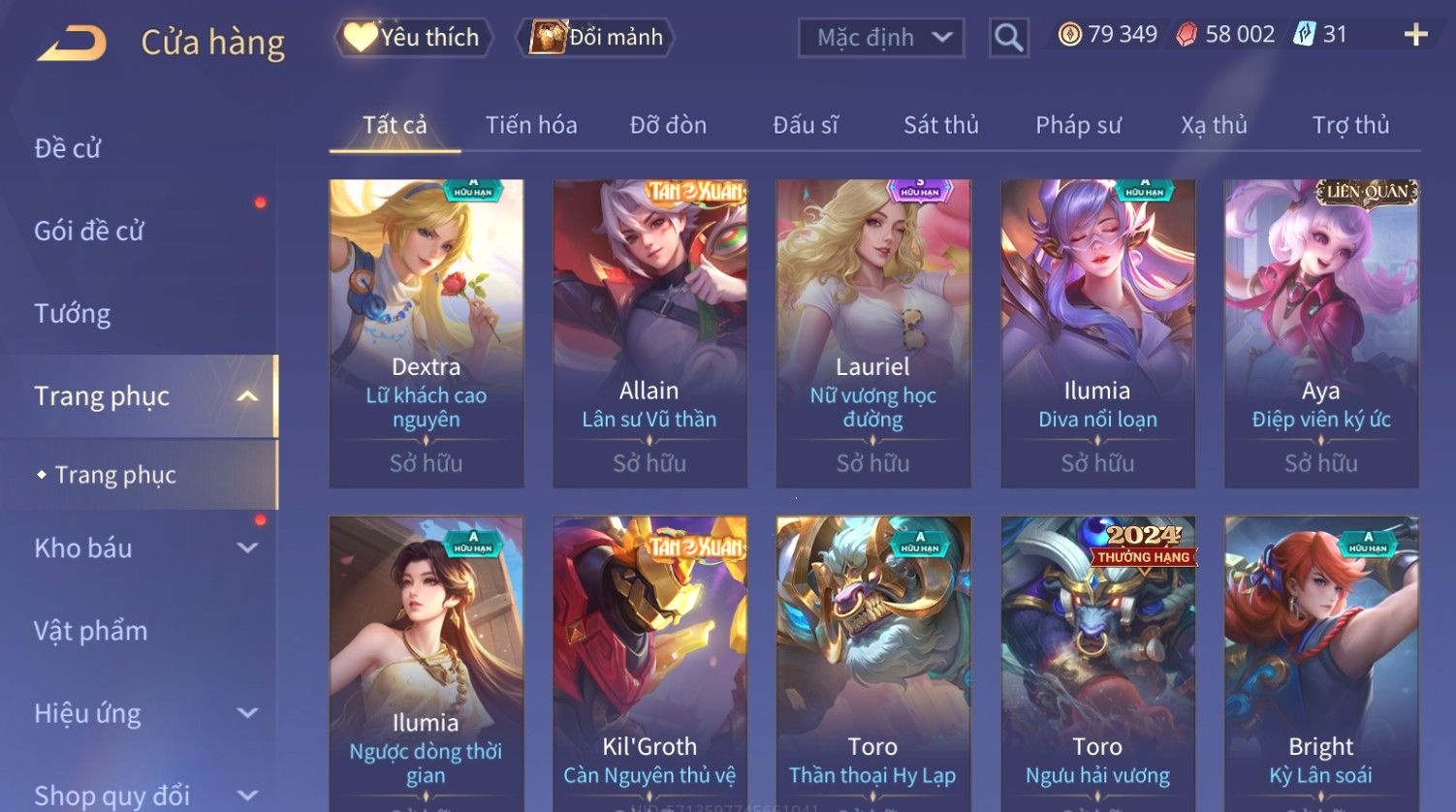The height and width of the screenshot is (812, 1456).
Task: Switch to the Pháp sư tab
Action: [x=1078, y=125]
